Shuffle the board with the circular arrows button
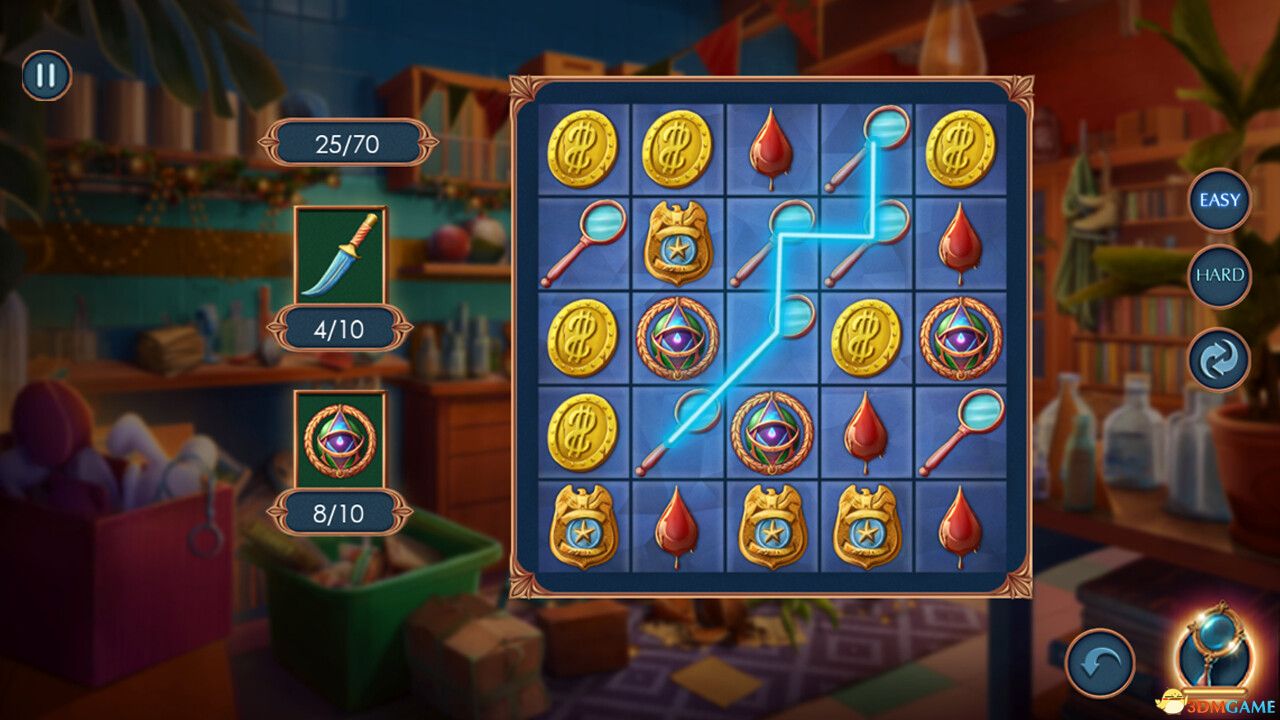This screenshot has width=1280, height=720. pyautogui.click(x=1219, y=359)
